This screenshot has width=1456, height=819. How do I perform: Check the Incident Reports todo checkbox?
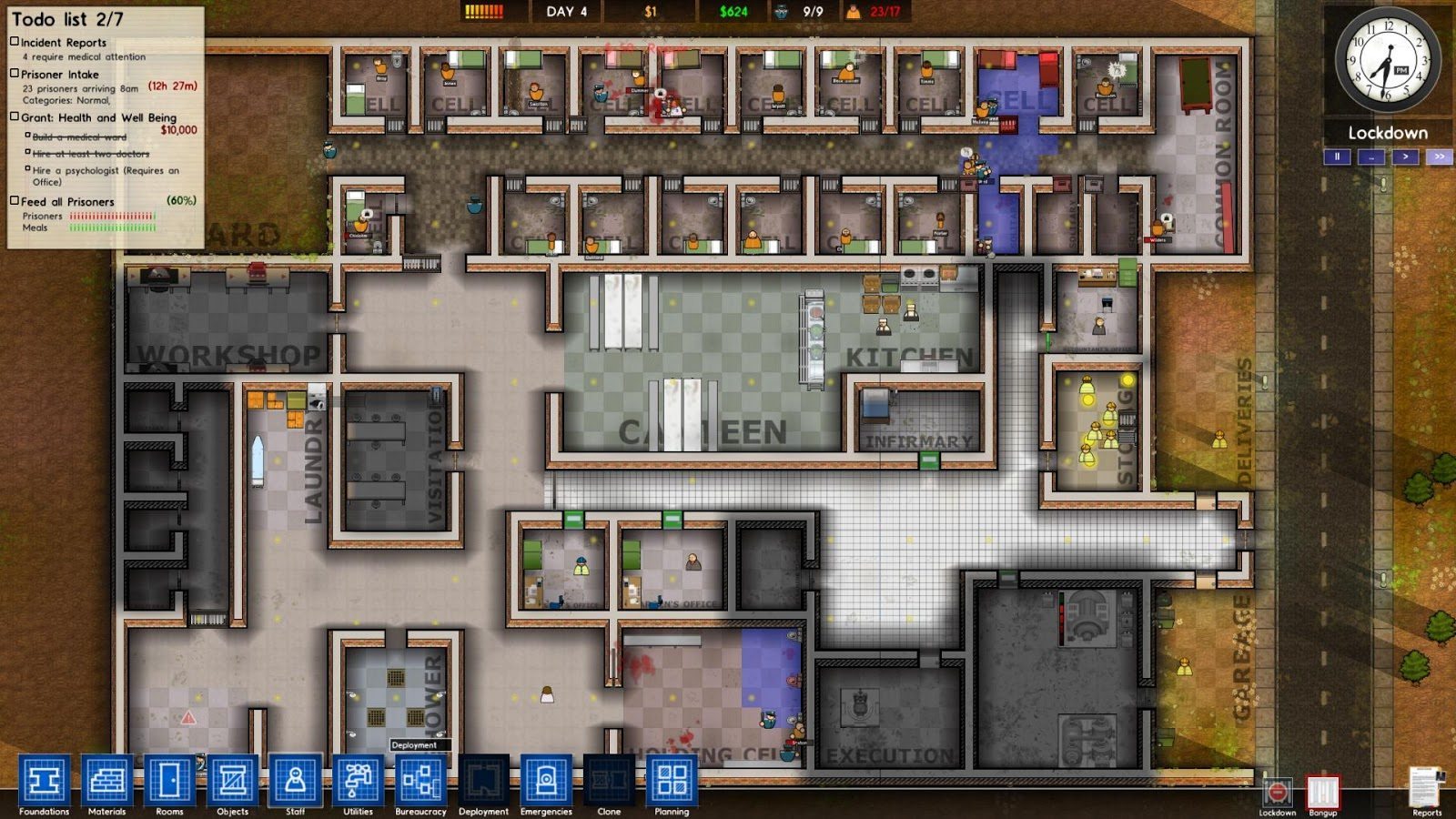(13, 42)
